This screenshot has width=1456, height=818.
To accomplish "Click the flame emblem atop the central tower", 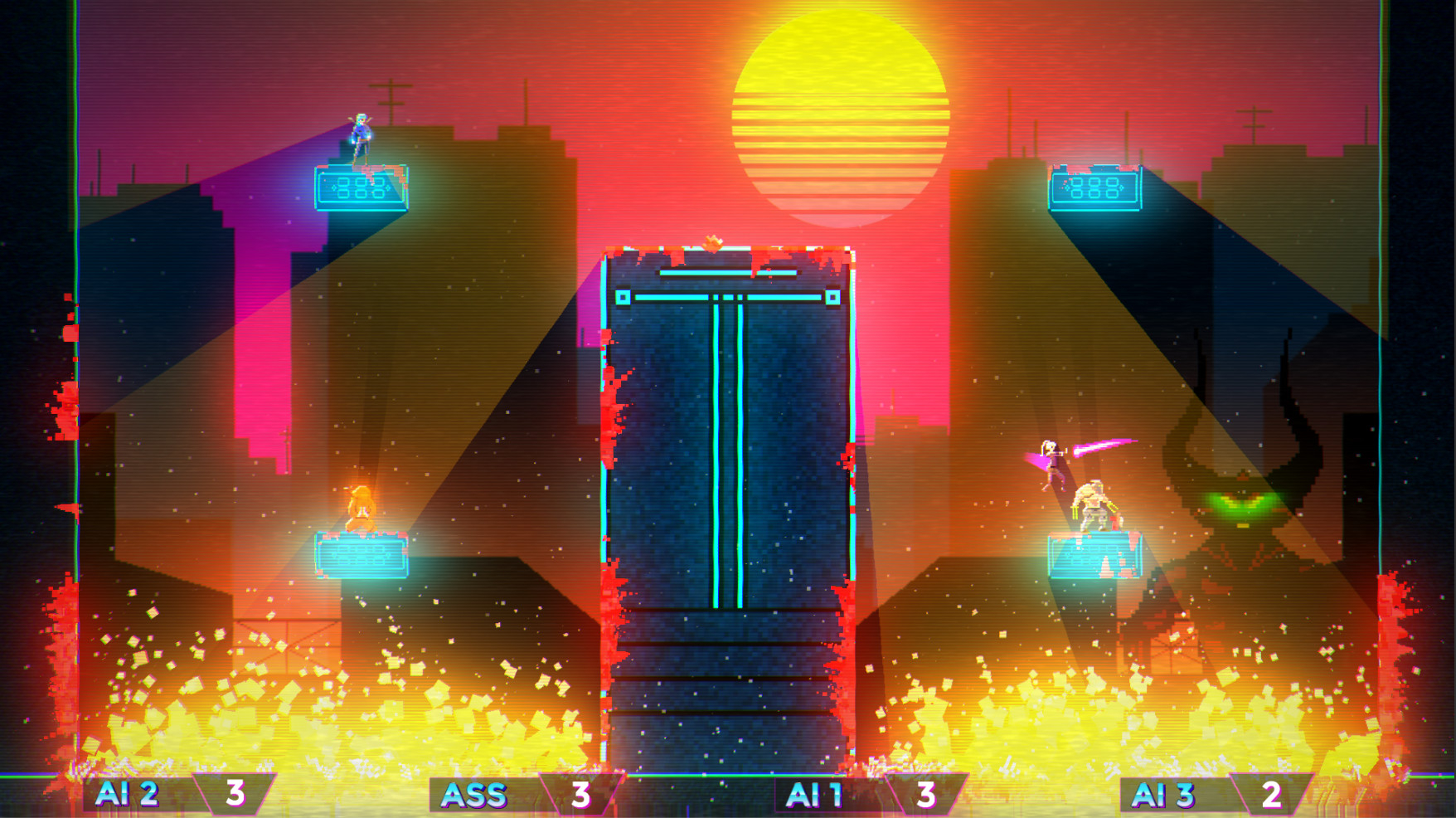I will tap(711, 241).
